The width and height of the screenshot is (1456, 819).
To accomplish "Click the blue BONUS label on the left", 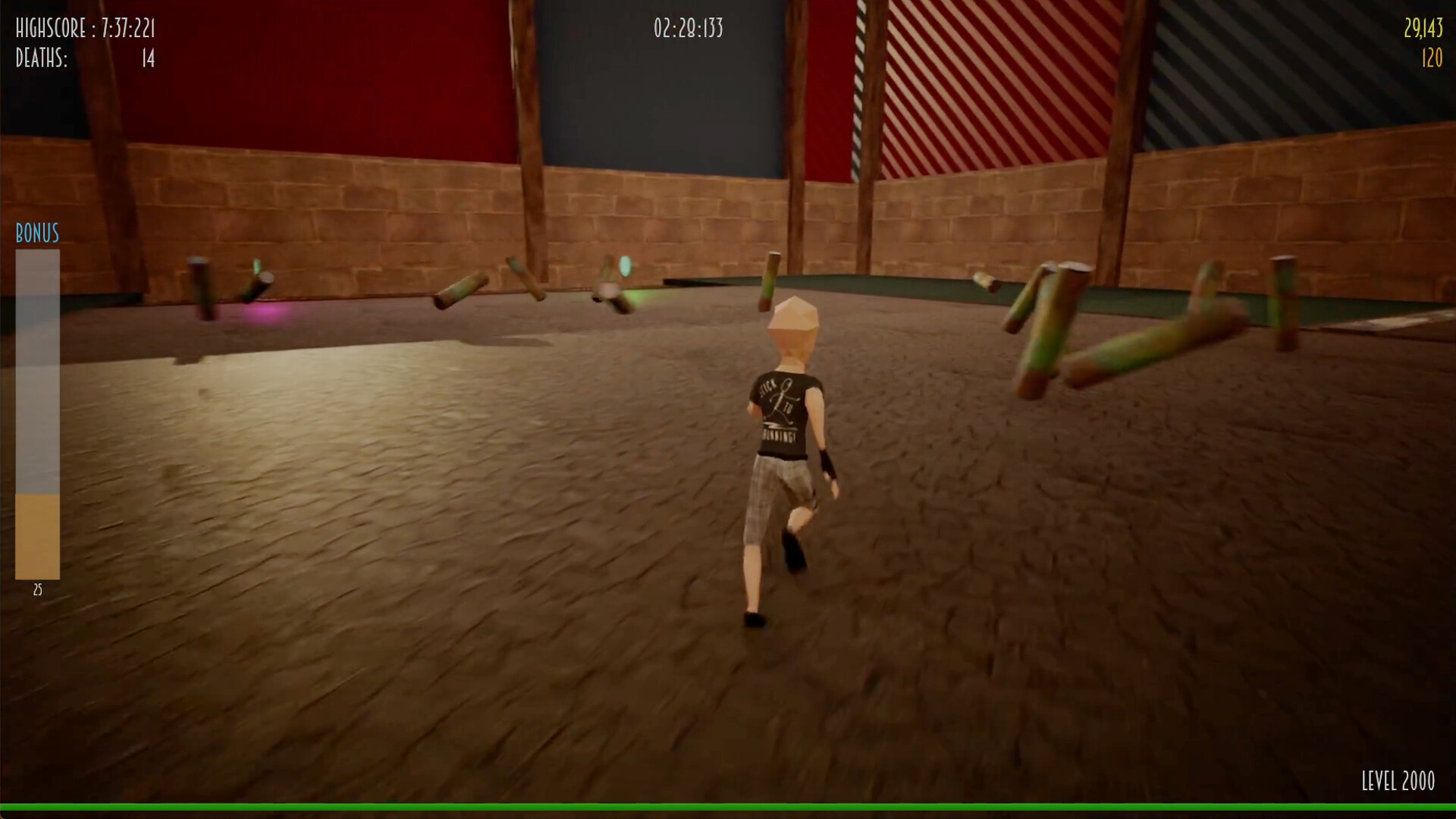I will [x=35, y=234].
